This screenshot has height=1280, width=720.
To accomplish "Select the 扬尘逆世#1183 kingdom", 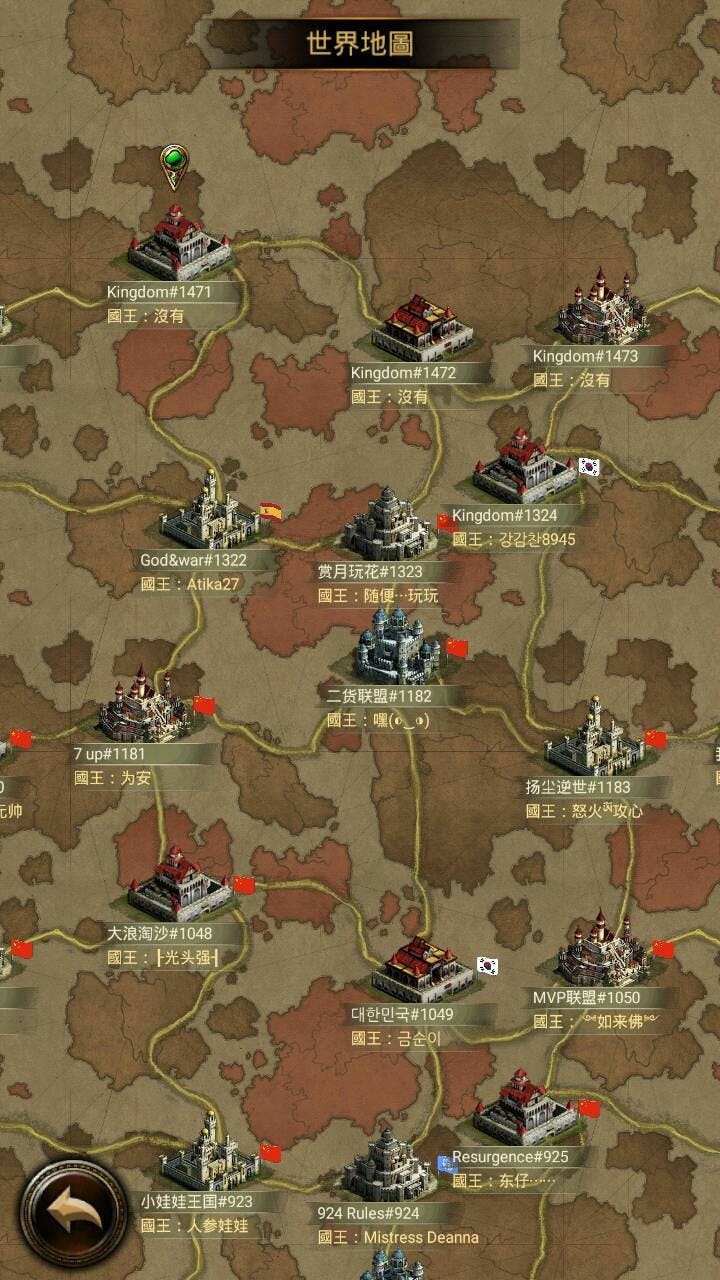I will pos(594,740).
